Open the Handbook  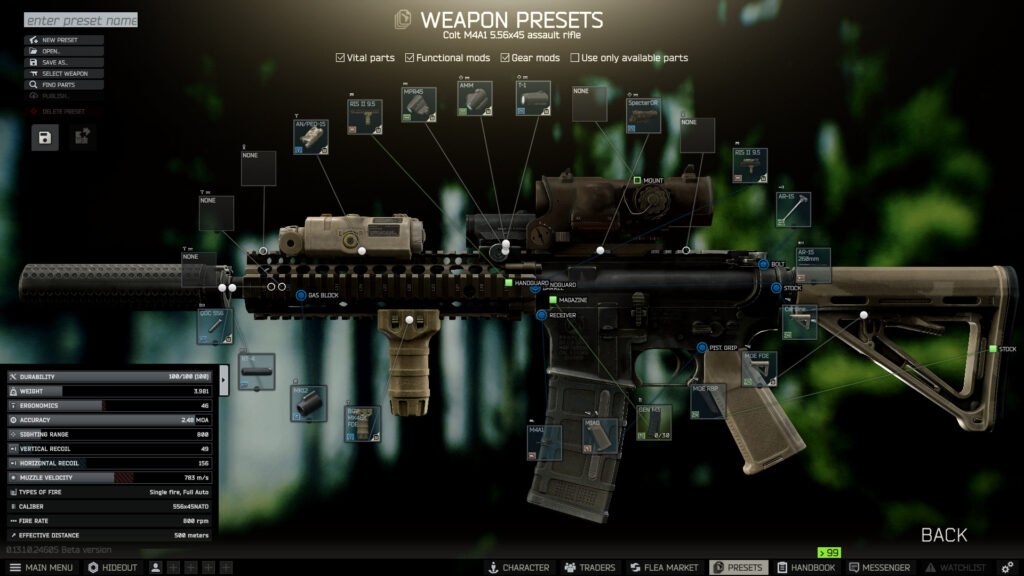point(806,567)
